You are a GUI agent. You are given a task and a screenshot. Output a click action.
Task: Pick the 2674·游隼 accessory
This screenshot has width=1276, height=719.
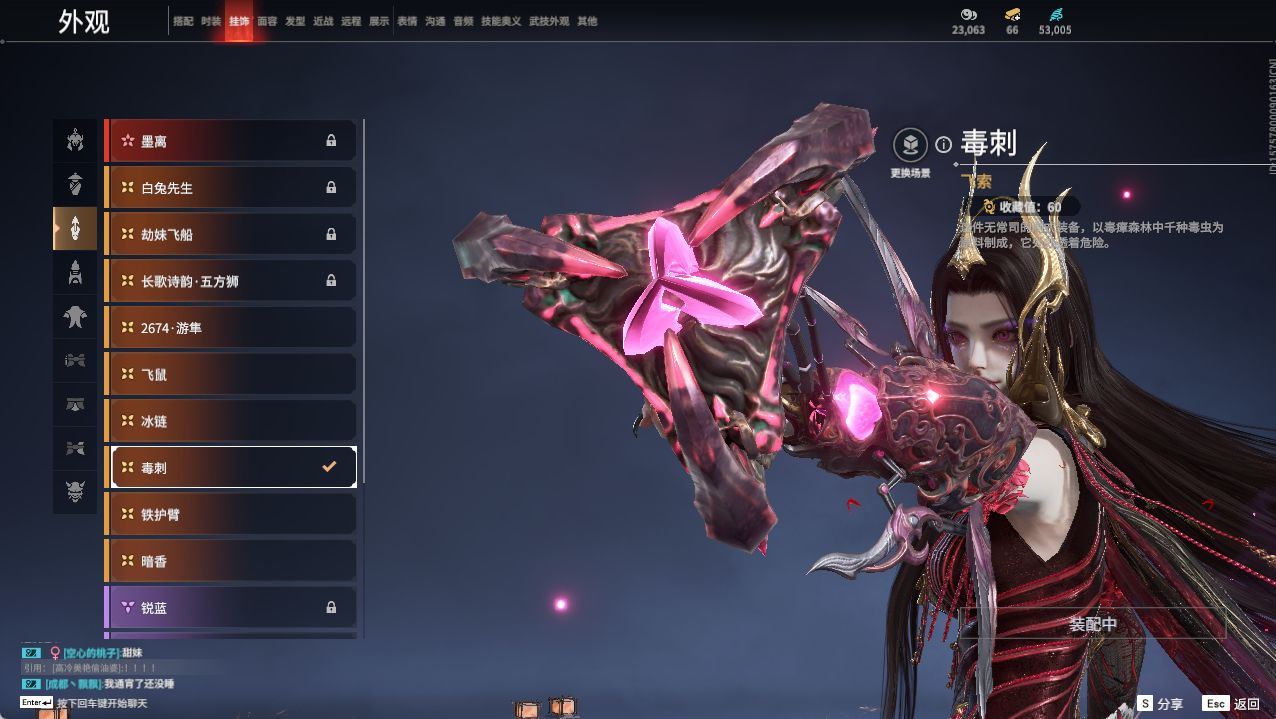point(230,328)
